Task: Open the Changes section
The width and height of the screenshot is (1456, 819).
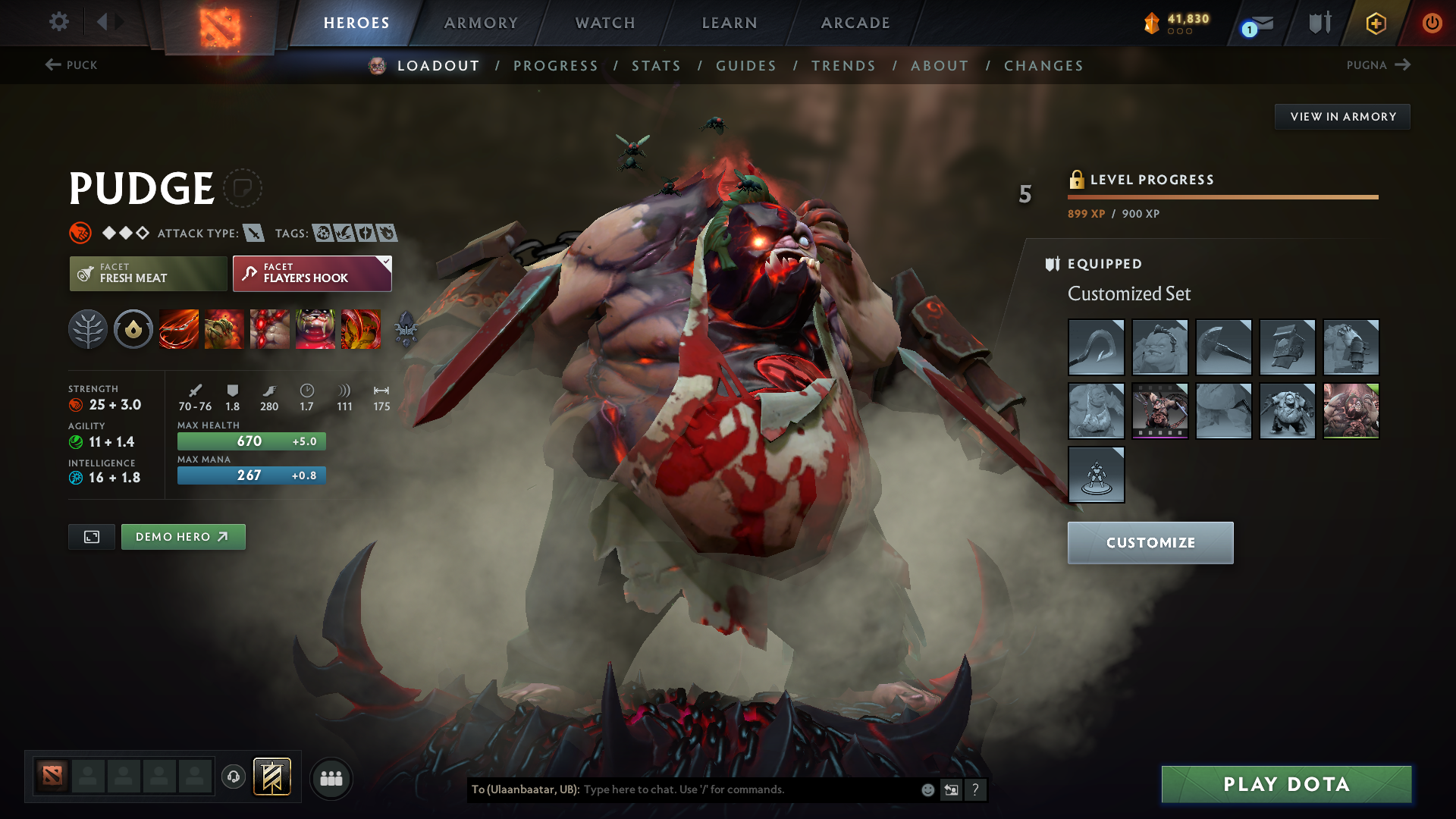Action: [x=1043, y=66]
